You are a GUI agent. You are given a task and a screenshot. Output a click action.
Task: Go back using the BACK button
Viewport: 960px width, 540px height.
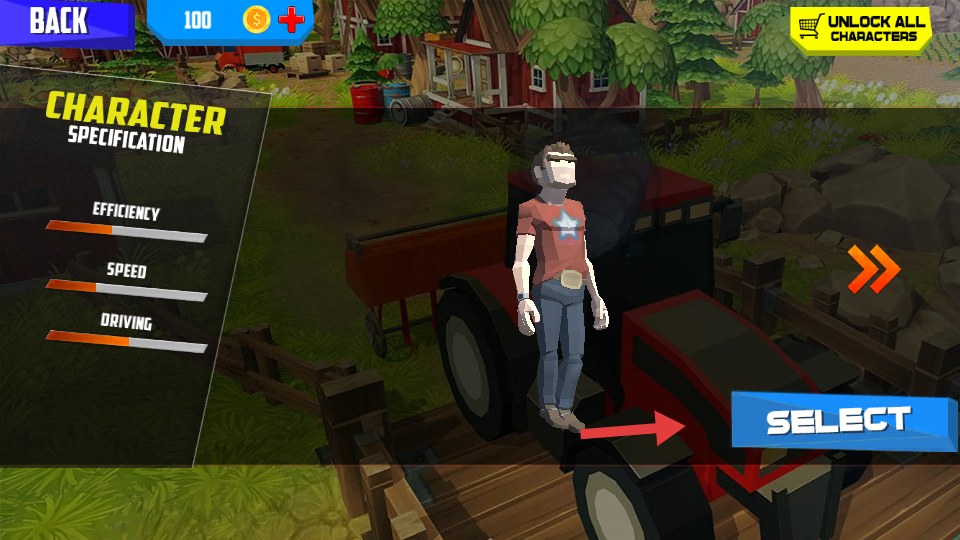coord(60,22)
